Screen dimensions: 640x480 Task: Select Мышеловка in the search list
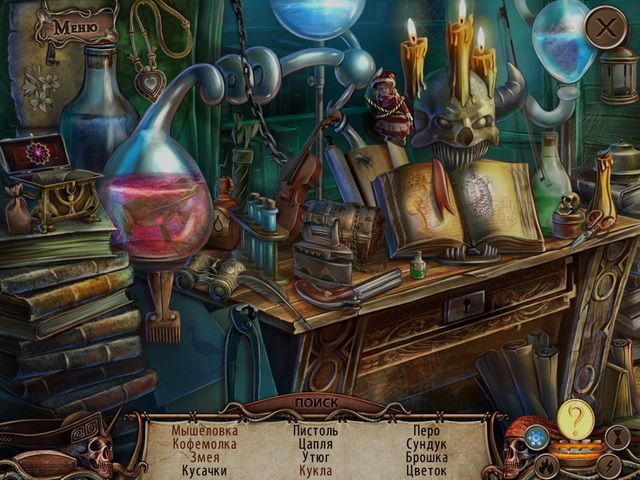[205, 431]
